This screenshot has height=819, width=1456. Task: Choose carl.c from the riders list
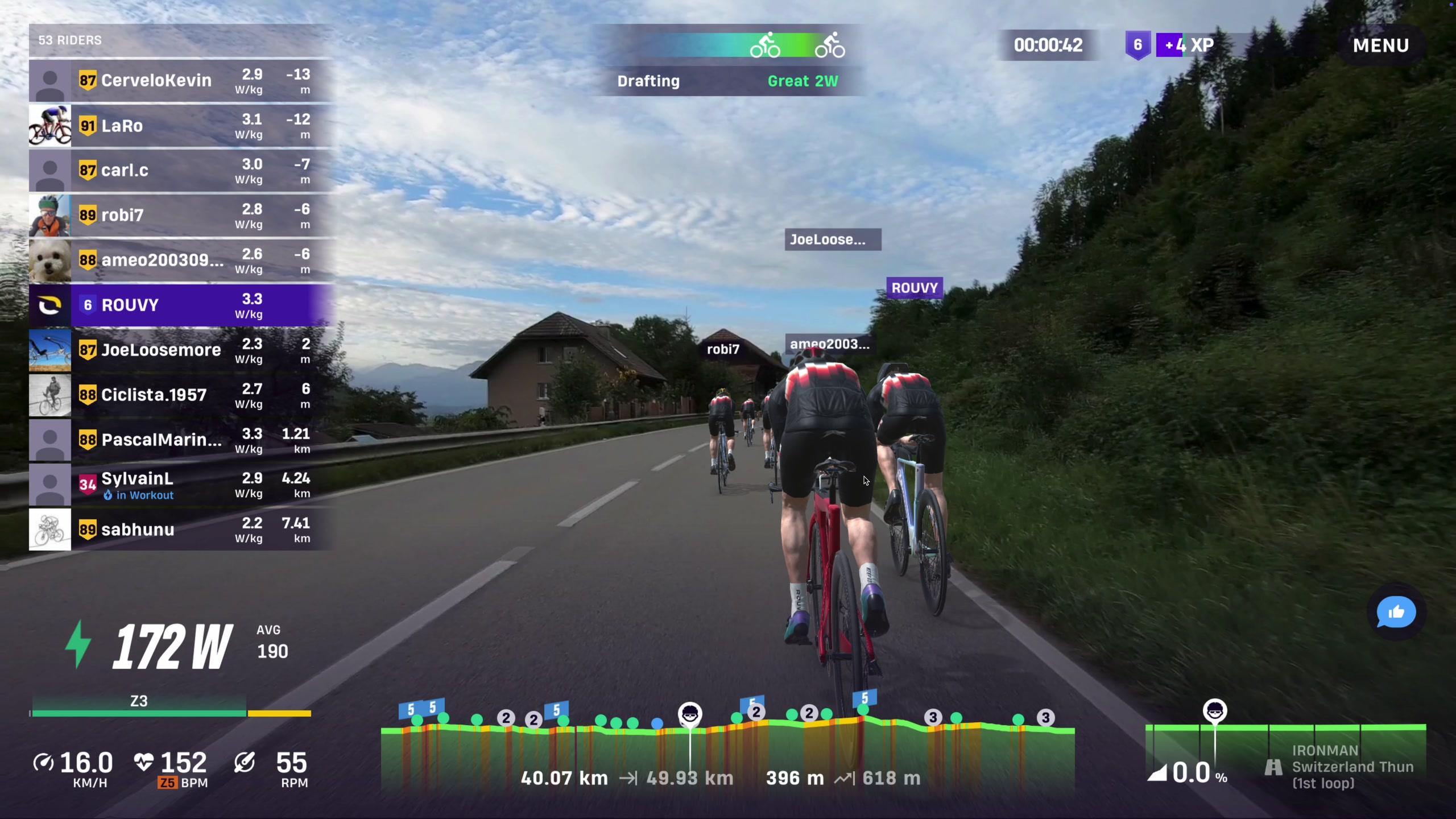pyautogui.click(x=181, y=171)
